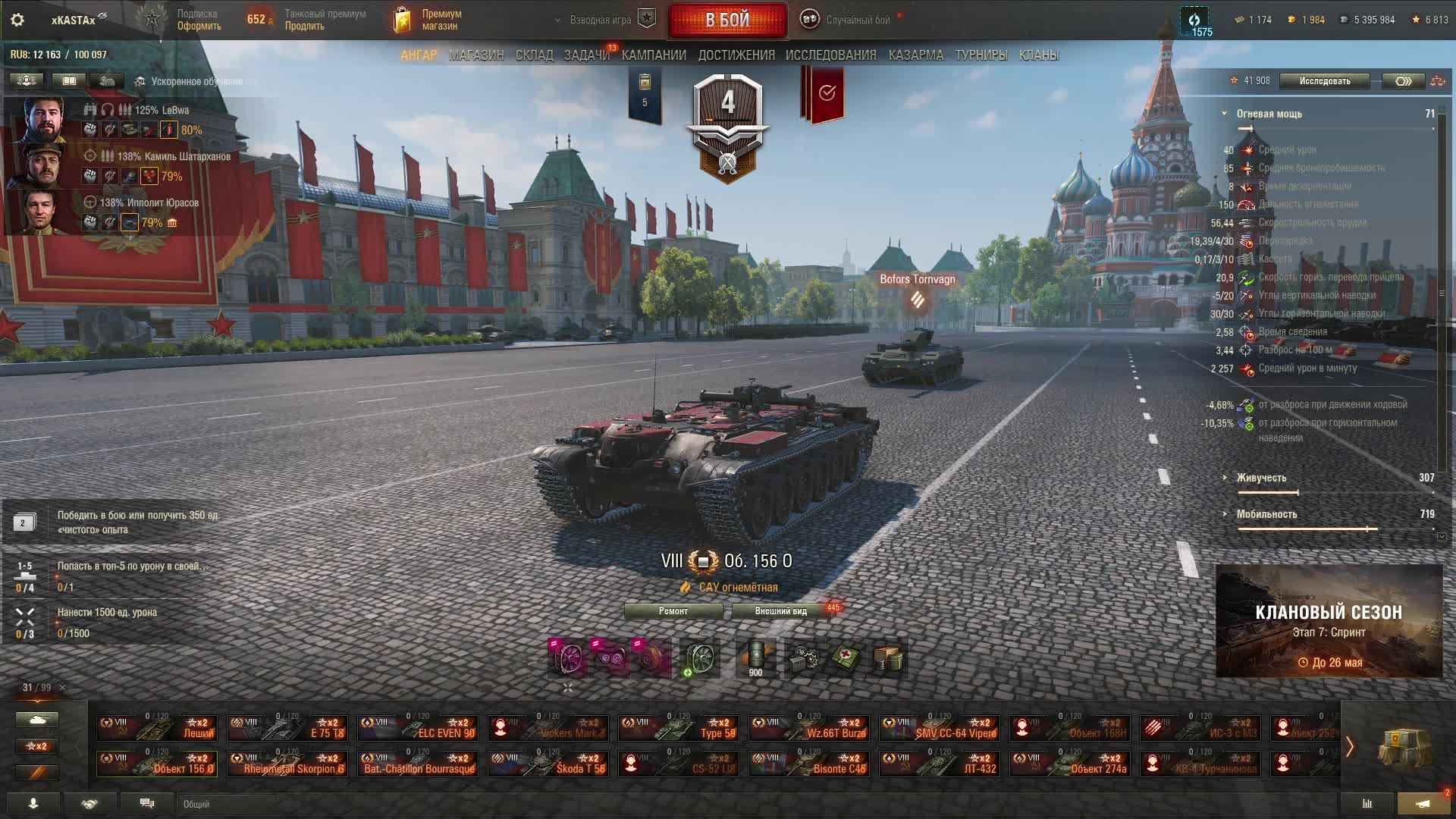Show the КАЗАРМА tab
The width and height of the screenshot is (1456, 819).
pos(915,55)
